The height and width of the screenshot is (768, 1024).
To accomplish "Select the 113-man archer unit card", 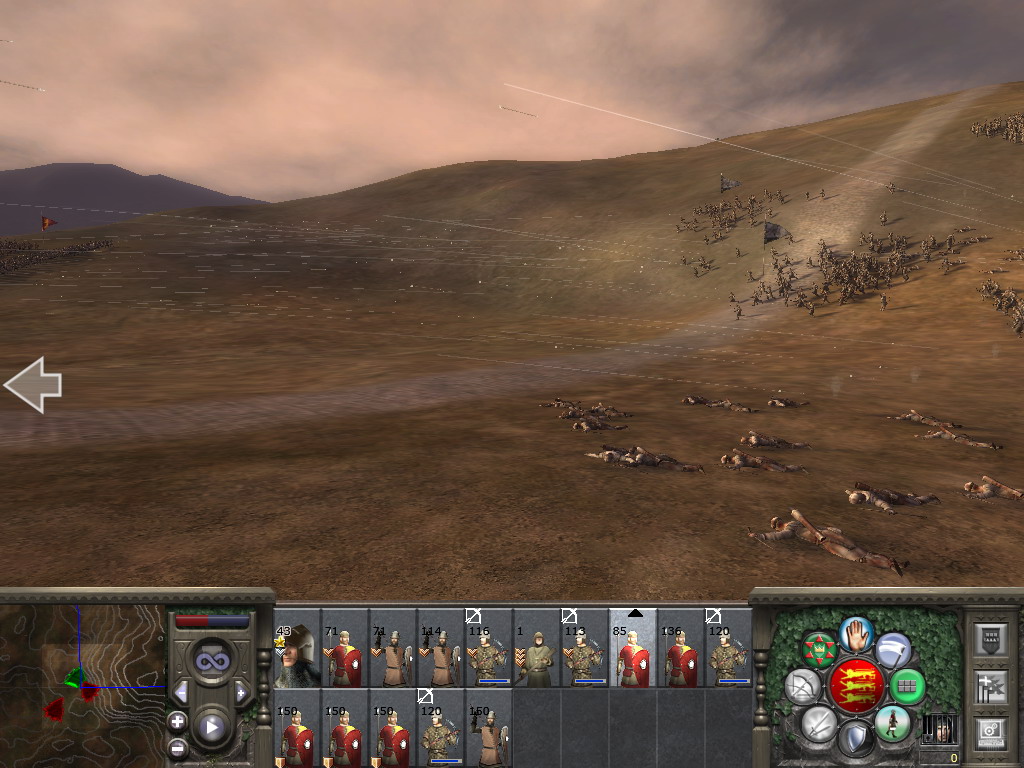I will (585, 657).
